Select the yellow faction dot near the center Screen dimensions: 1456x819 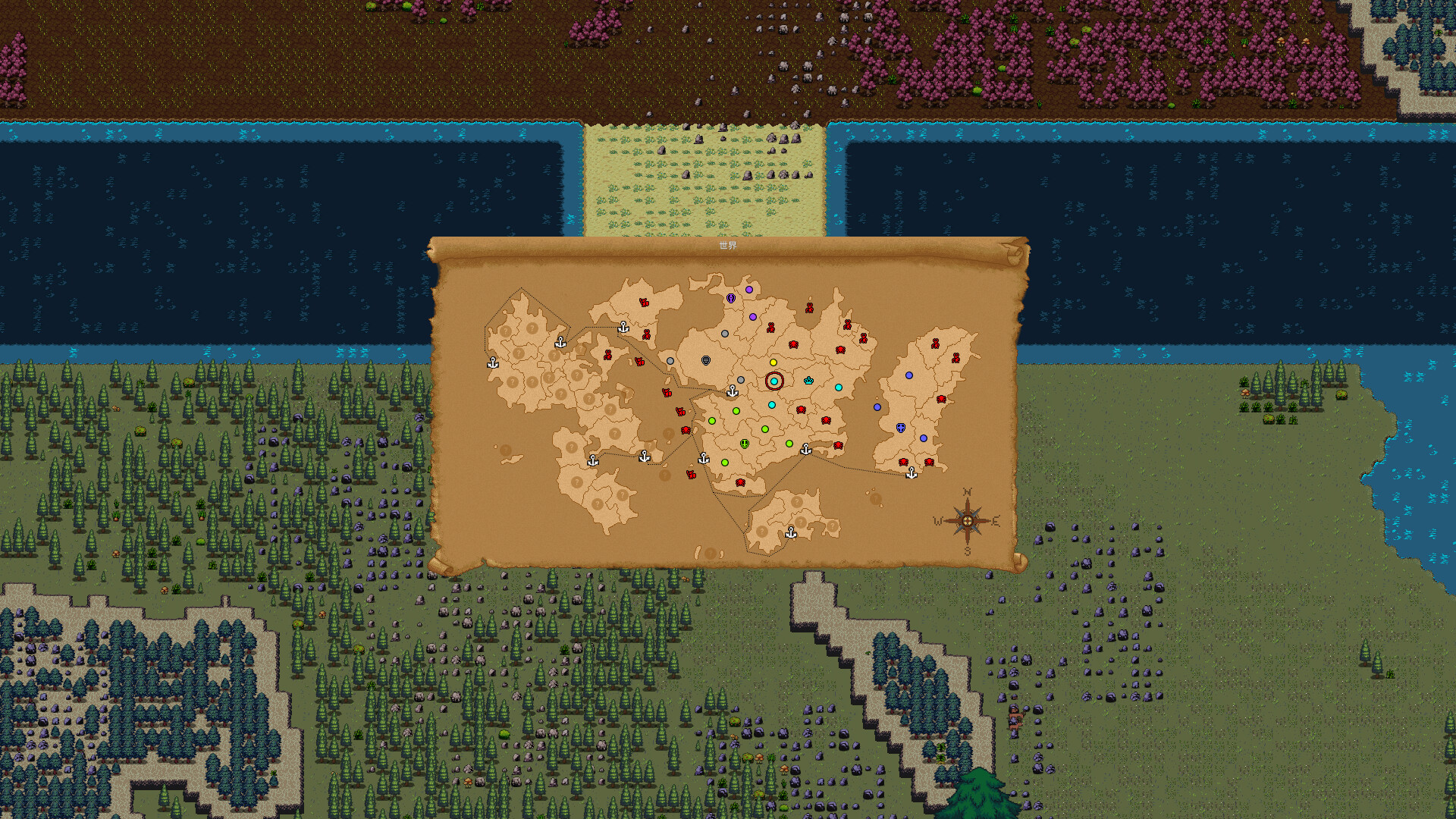point(773,363)
